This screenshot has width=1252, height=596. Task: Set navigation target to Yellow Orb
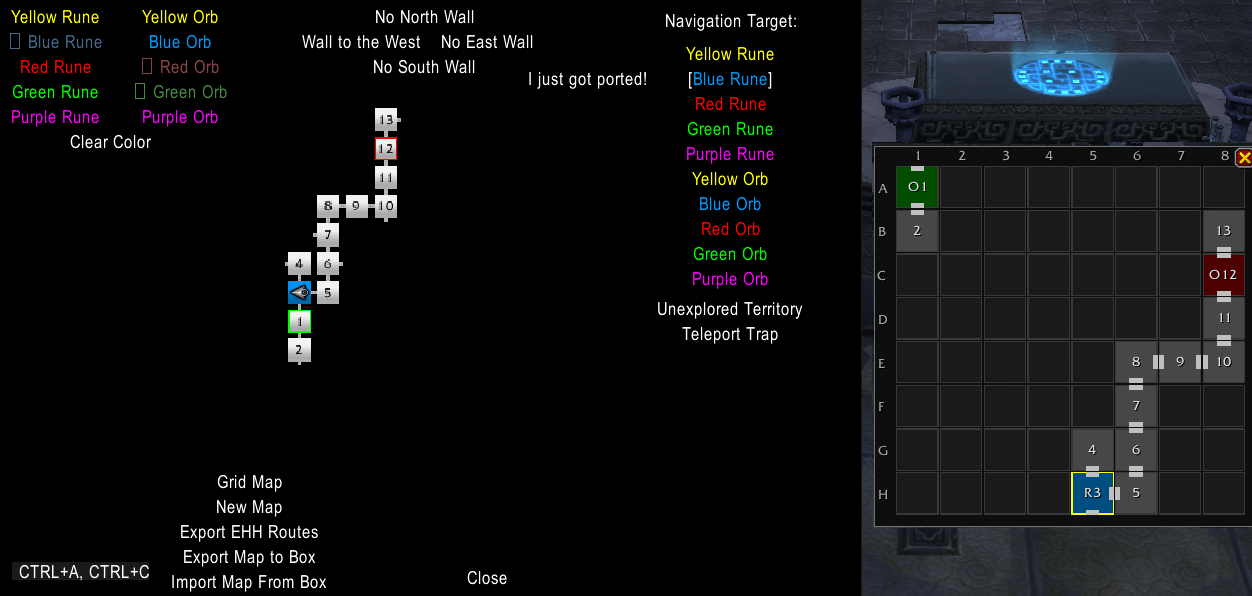click(x=730, y=179)
